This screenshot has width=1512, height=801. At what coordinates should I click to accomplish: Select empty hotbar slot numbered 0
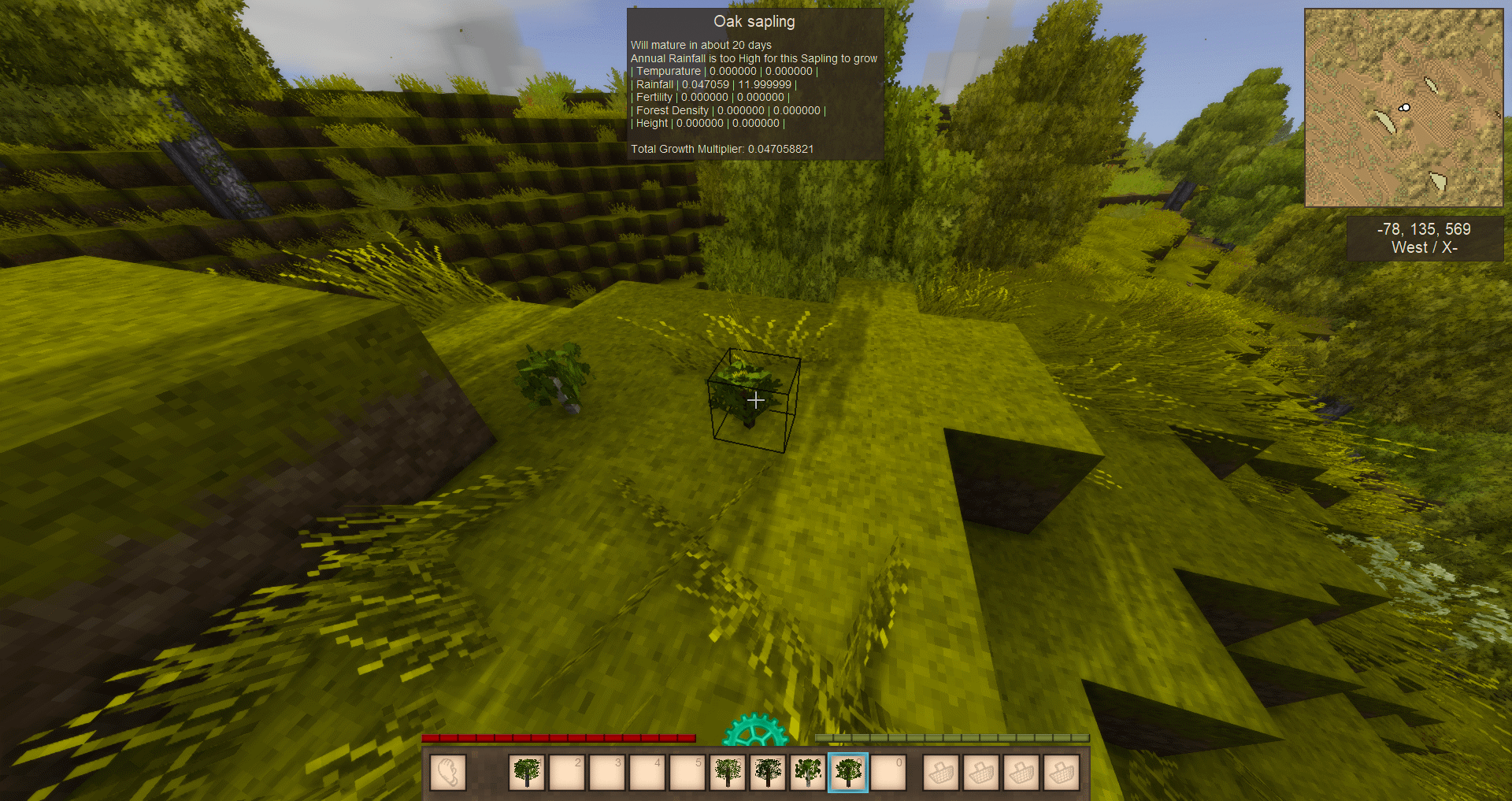tap(888, 772)
